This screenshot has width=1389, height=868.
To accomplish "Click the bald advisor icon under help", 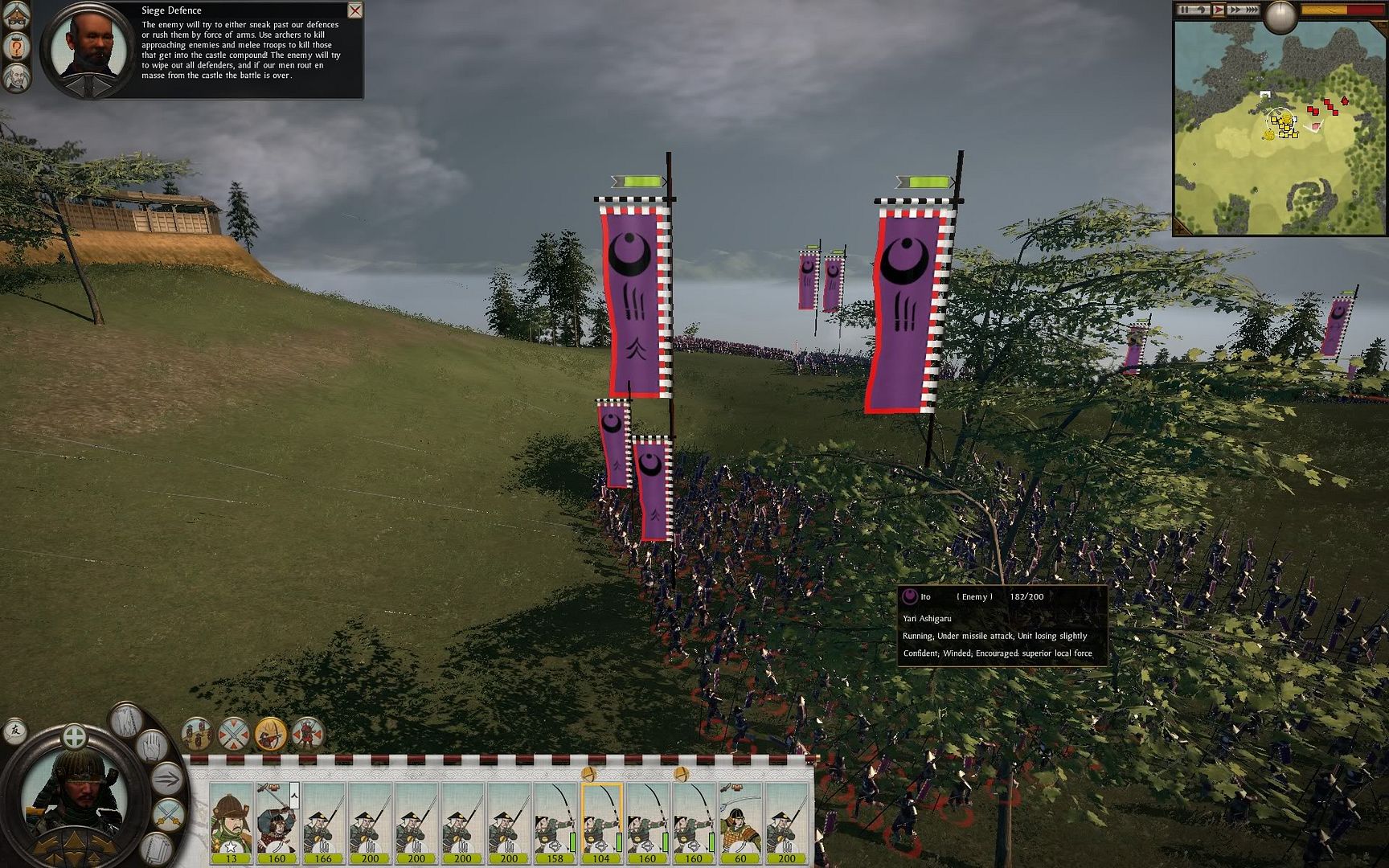I will pyautogui.click(x=17, y=79).
